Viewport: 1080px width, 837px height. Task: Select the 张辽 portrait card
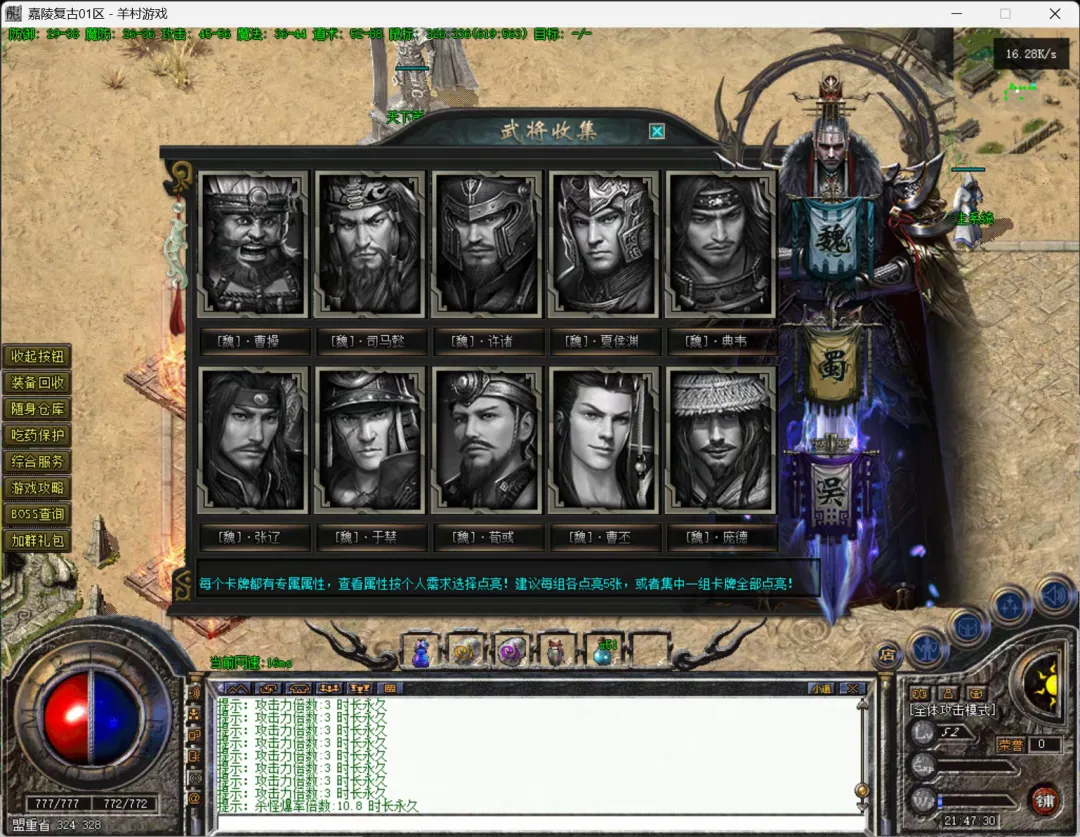253,440
